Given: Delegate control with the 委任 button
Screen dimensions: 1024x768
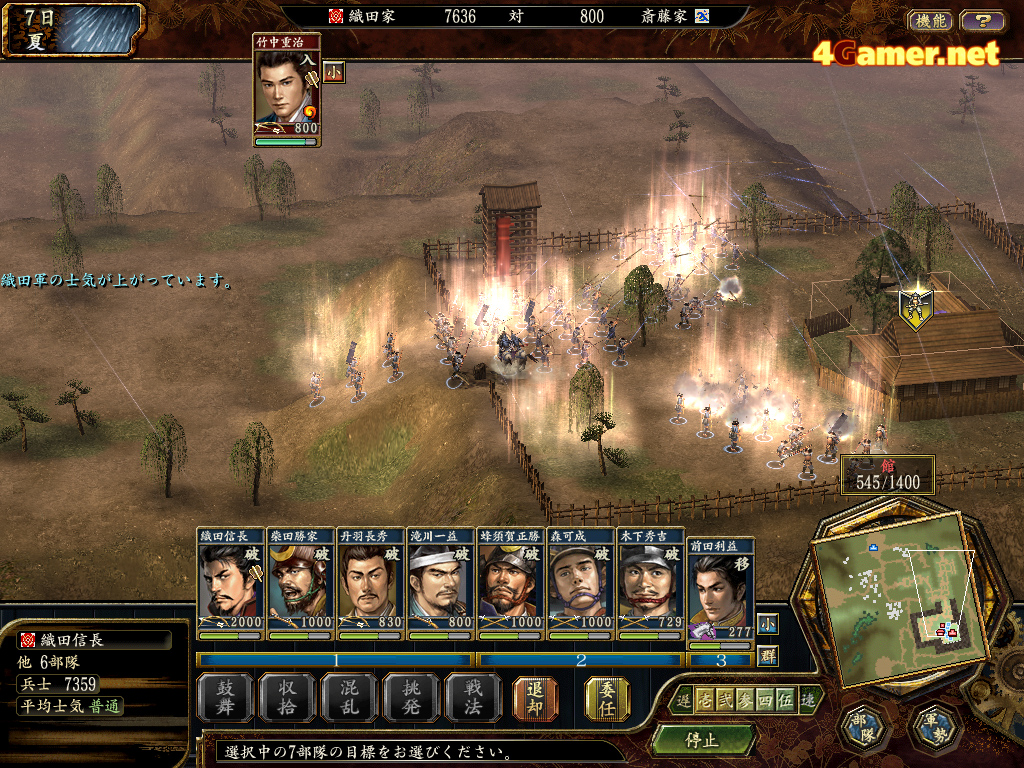Looking at the screenshot, I should tap(608, 697).
